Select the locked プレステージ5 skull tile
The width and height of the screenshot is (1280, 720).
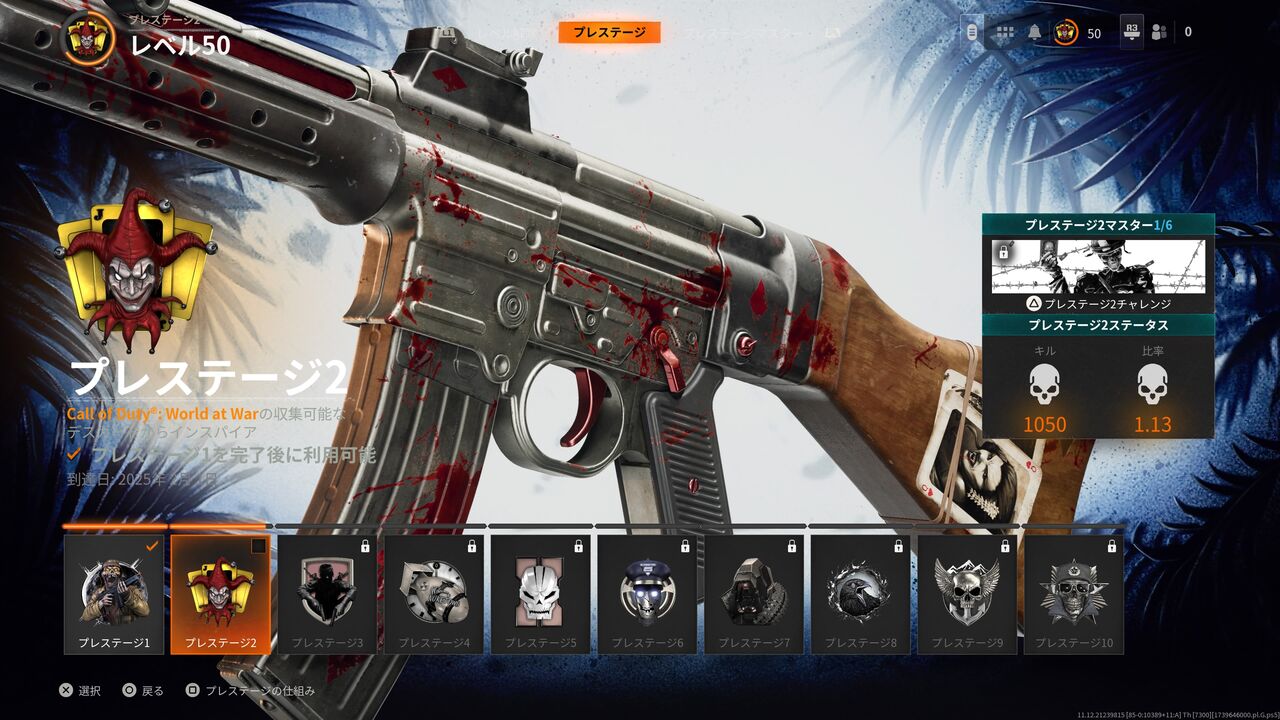pos(540,594)
